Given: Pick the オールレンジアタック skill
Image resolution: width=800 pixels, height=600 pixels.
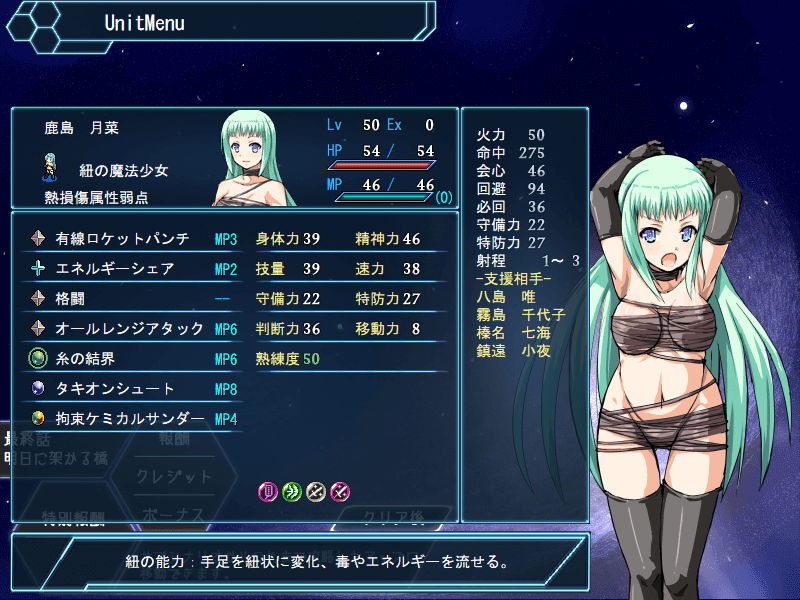Looking at the screenshot, I should (130, 329).
